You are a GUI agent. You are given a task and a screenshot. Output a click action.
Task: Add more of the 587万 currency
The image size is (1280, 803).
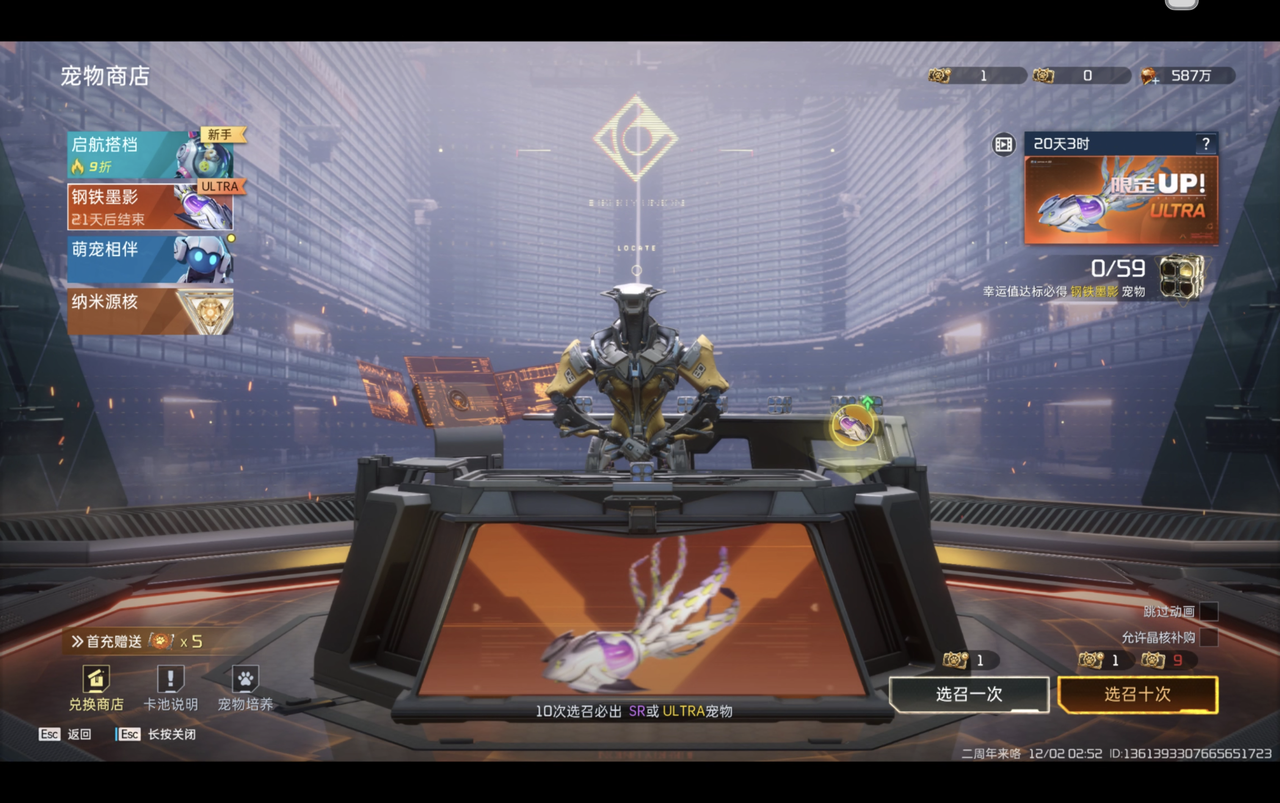[1150, 76]
